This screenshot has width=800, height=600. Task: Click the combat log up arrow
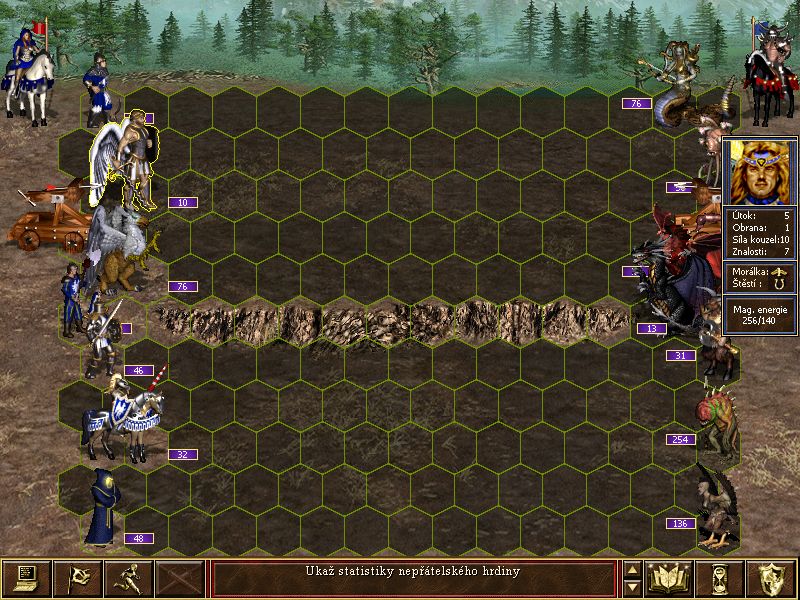[x=632, y=570]
